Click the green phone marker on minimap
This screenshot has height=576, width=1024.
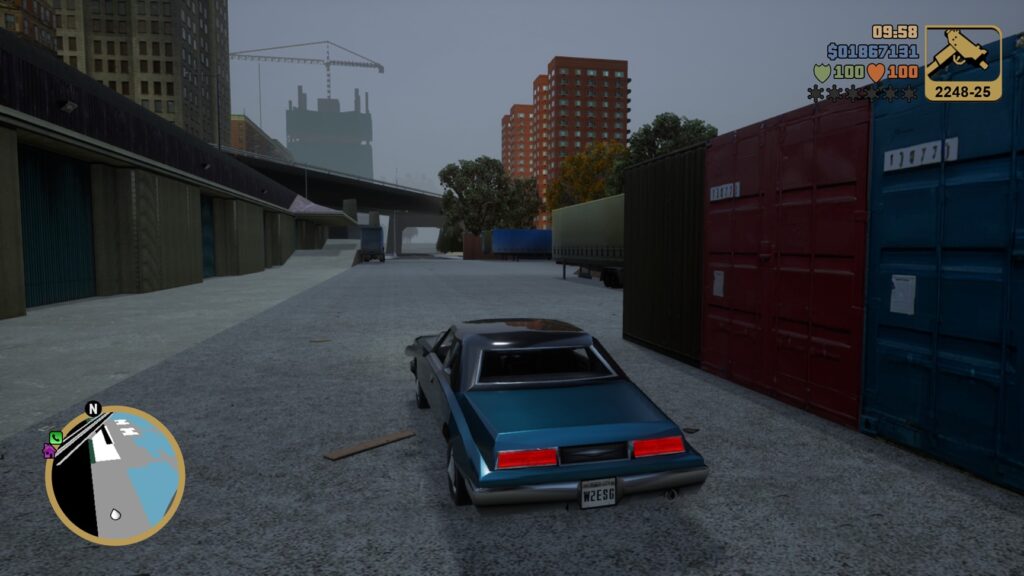coord(55,437)
